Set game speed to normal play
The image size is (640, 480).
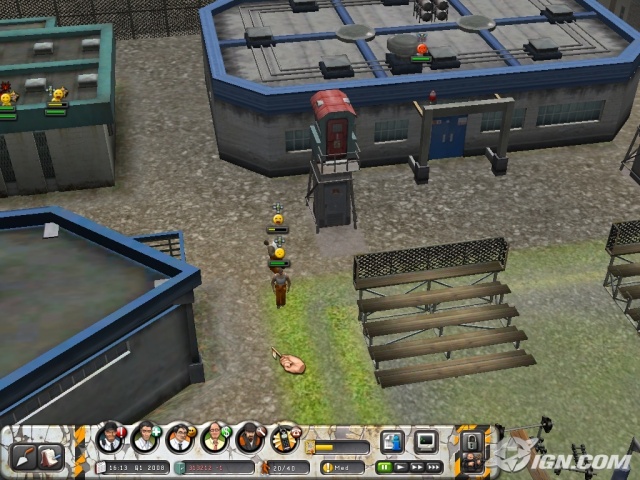coord(401,466)
